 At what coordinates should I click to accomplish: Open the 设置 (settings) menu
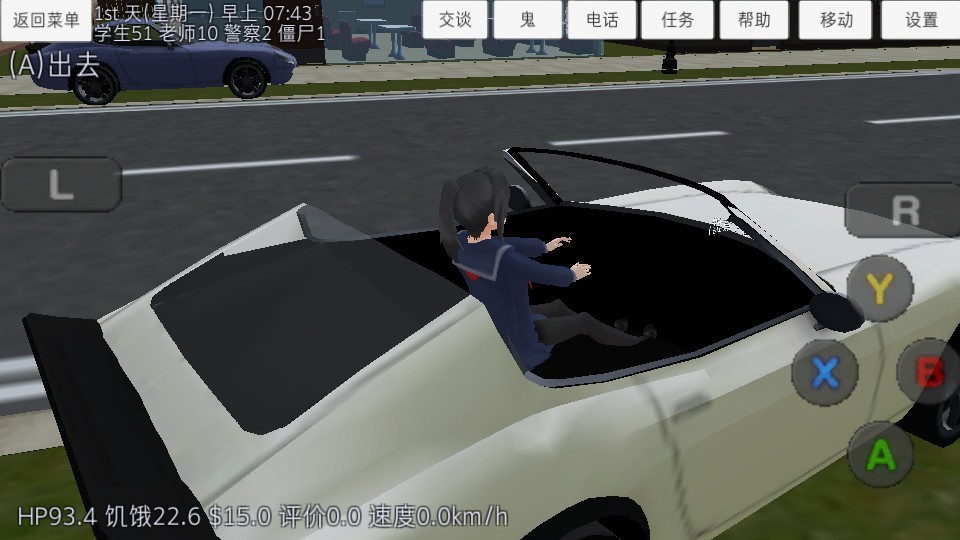[x=921, y=20]
